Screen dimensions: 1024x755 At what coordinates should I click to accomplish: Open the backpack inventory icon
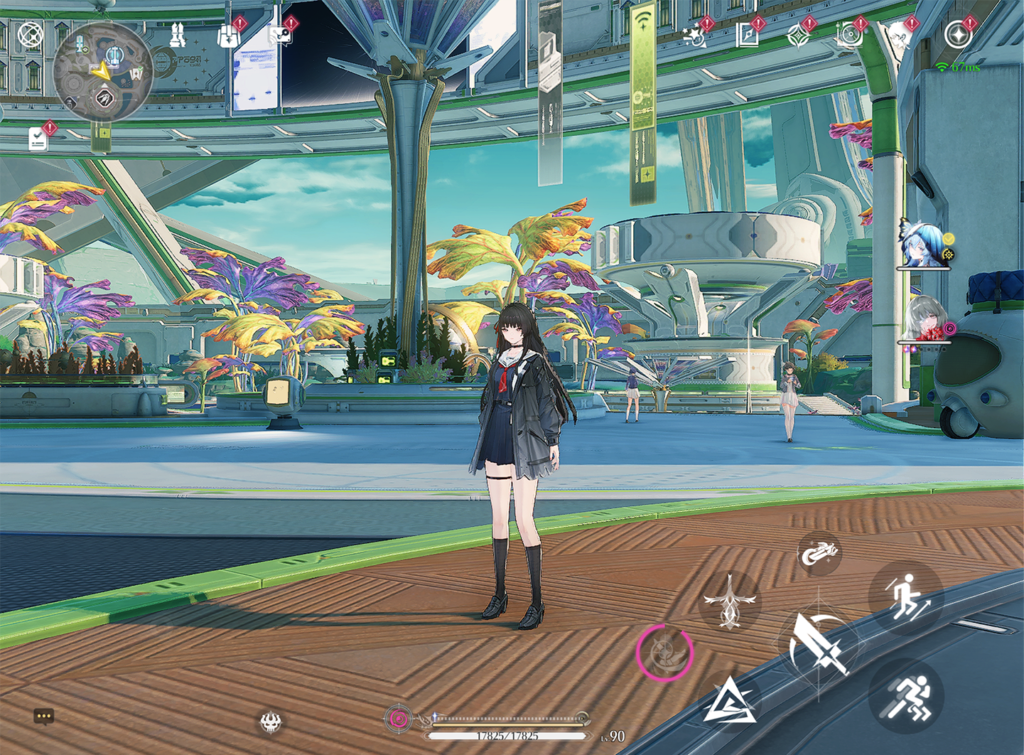[228, 36]
